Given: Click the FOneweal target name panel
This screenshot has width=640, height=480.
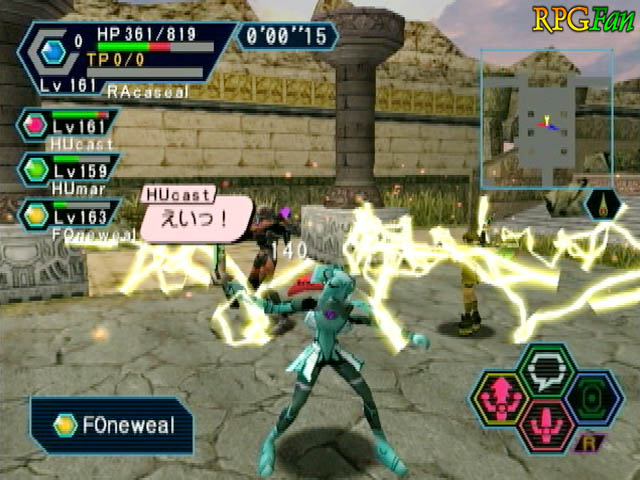Looking at the screenshot, I should click(x=112, y=426).
